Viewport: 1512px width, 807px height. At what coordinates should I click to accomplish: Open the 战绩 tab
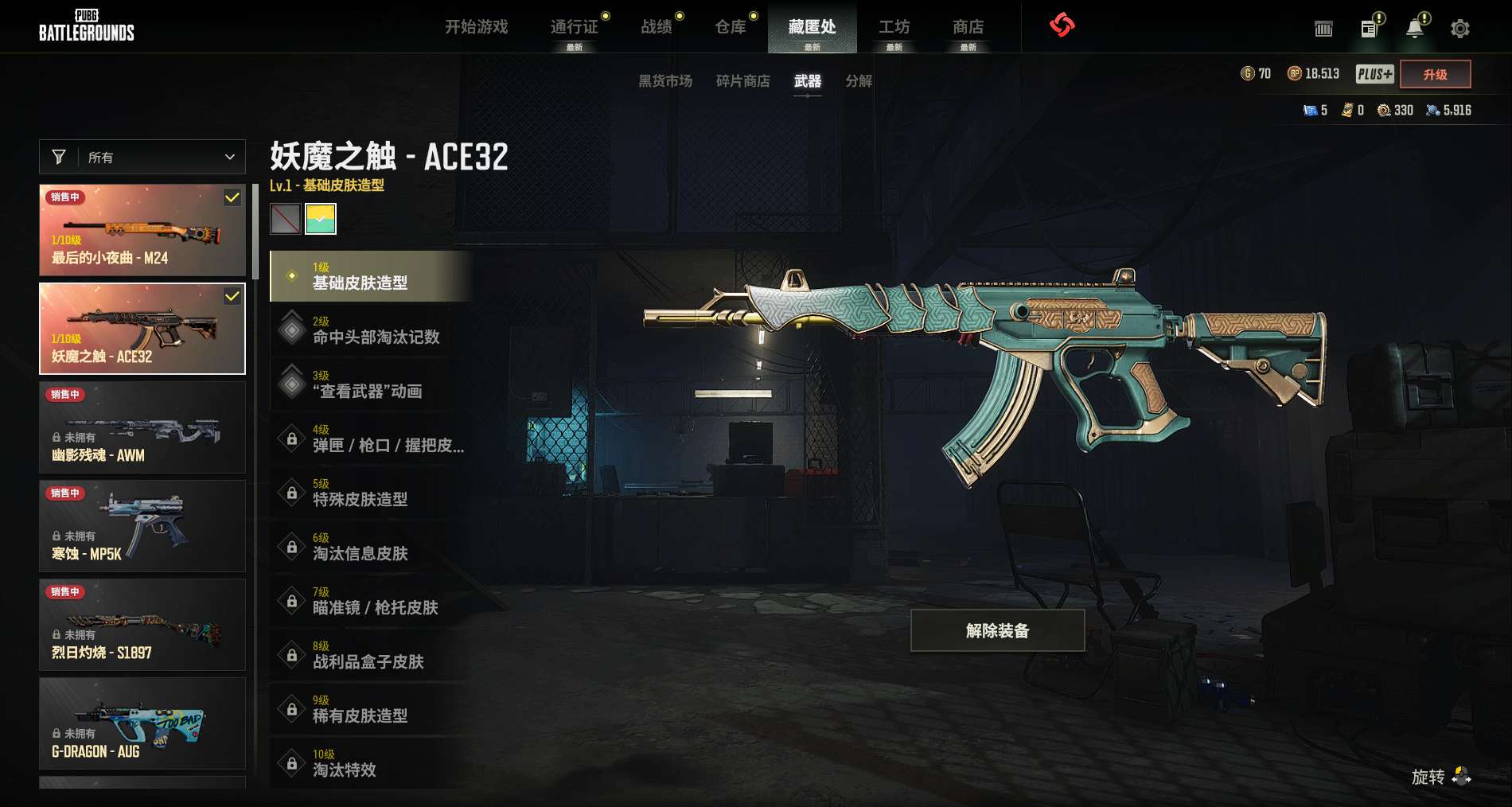(x=657, y=27)
